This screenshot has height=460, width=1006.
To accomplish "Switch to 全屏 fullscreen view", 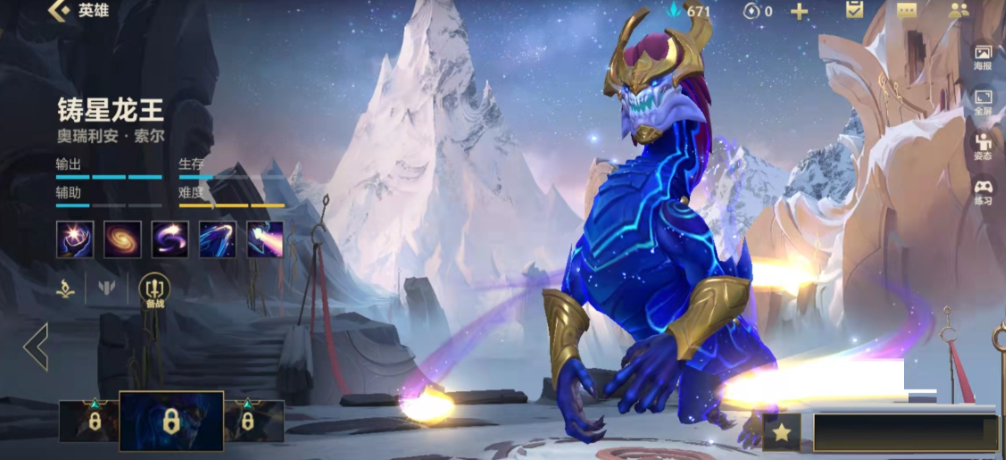I will pyautogui.click(x=983, y=101).
